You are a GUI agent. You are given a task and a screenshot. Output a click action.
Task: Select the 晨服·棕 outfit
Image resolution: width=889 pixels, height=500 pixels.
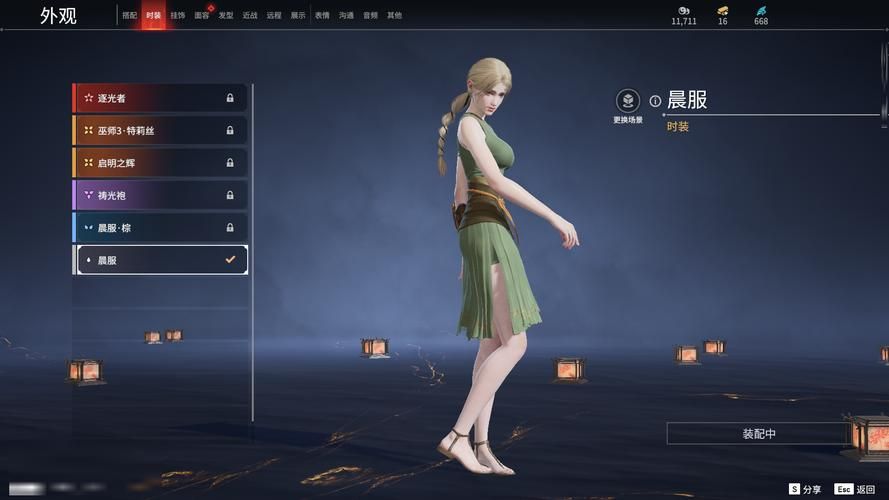tap(160, 227)
